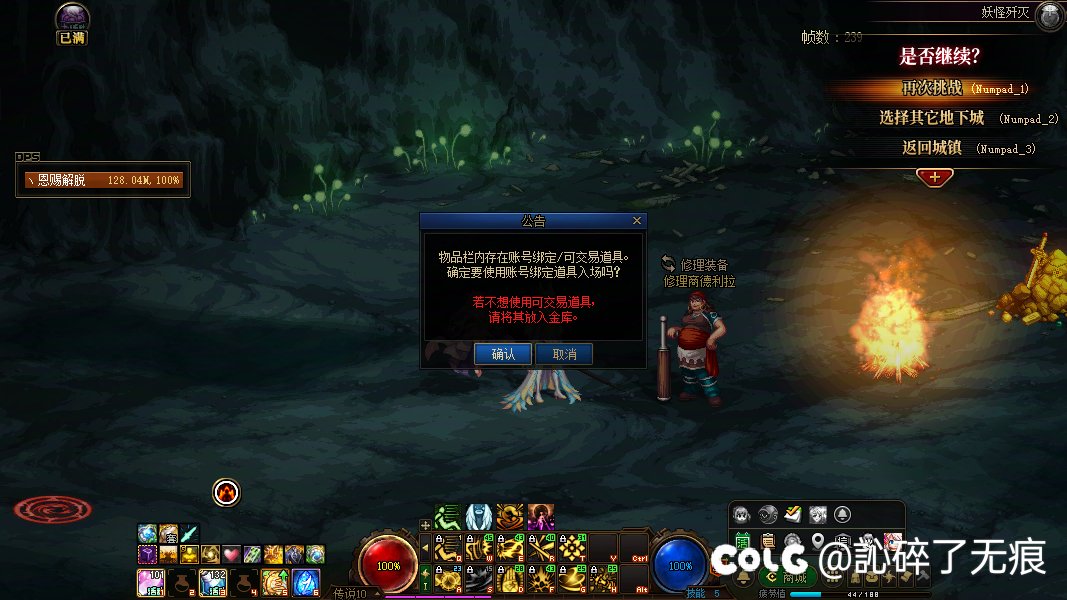The width and height of the screenshot is (1067, 600).
Task: Open the checklist notepad icon
Action: point(792,515)
